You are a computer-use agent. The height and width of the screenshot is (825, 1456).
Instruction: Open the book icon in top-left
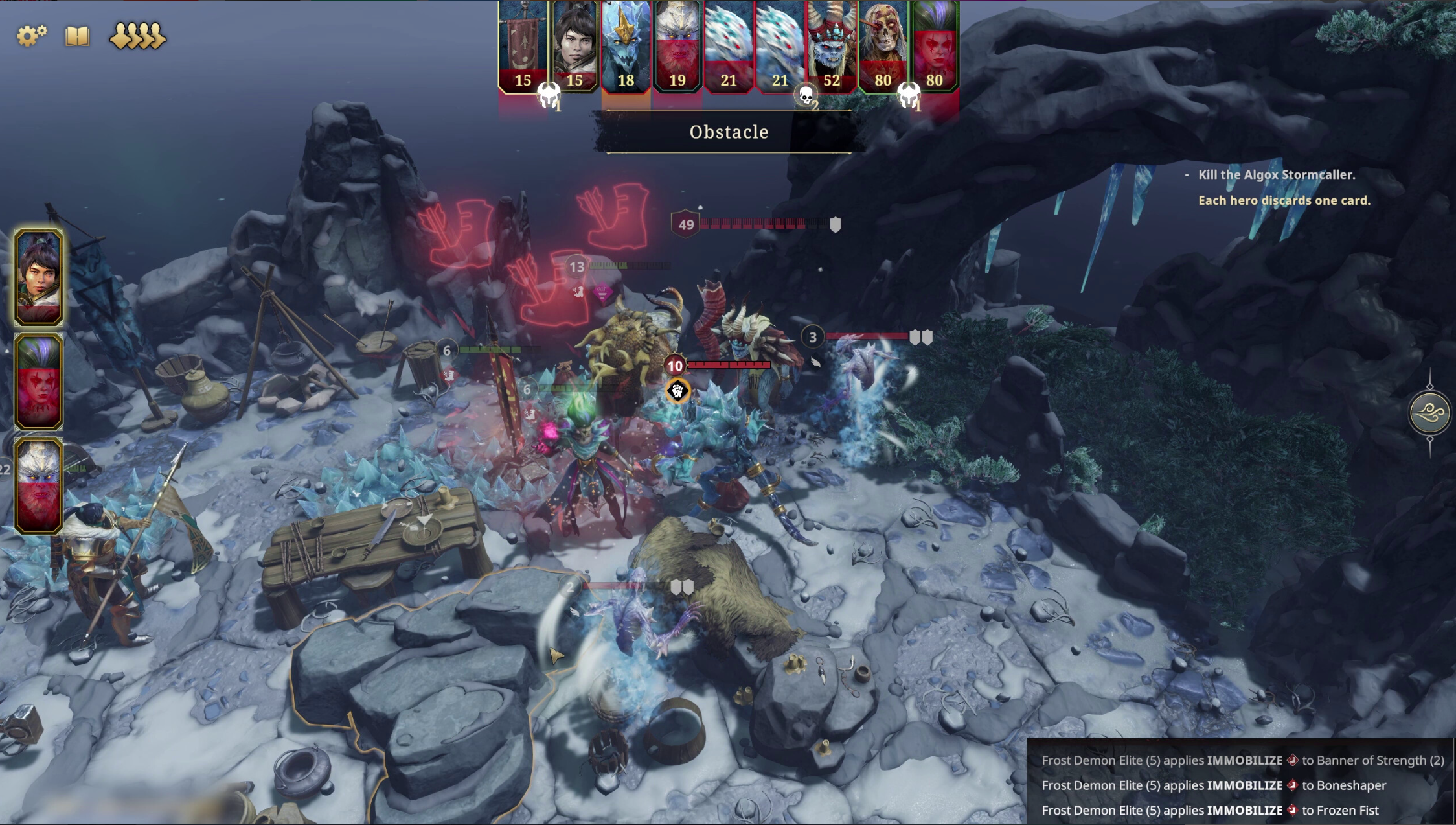coord(77,36)
